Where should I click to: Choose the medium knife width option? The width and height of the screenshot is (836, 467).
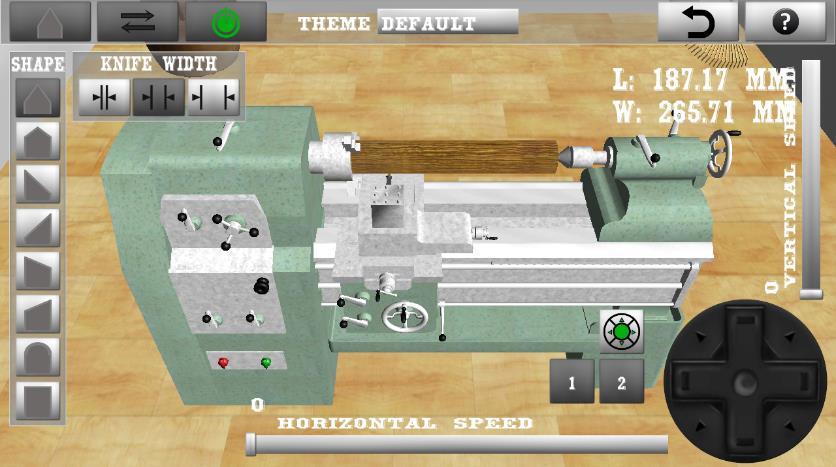coord(159,97)
